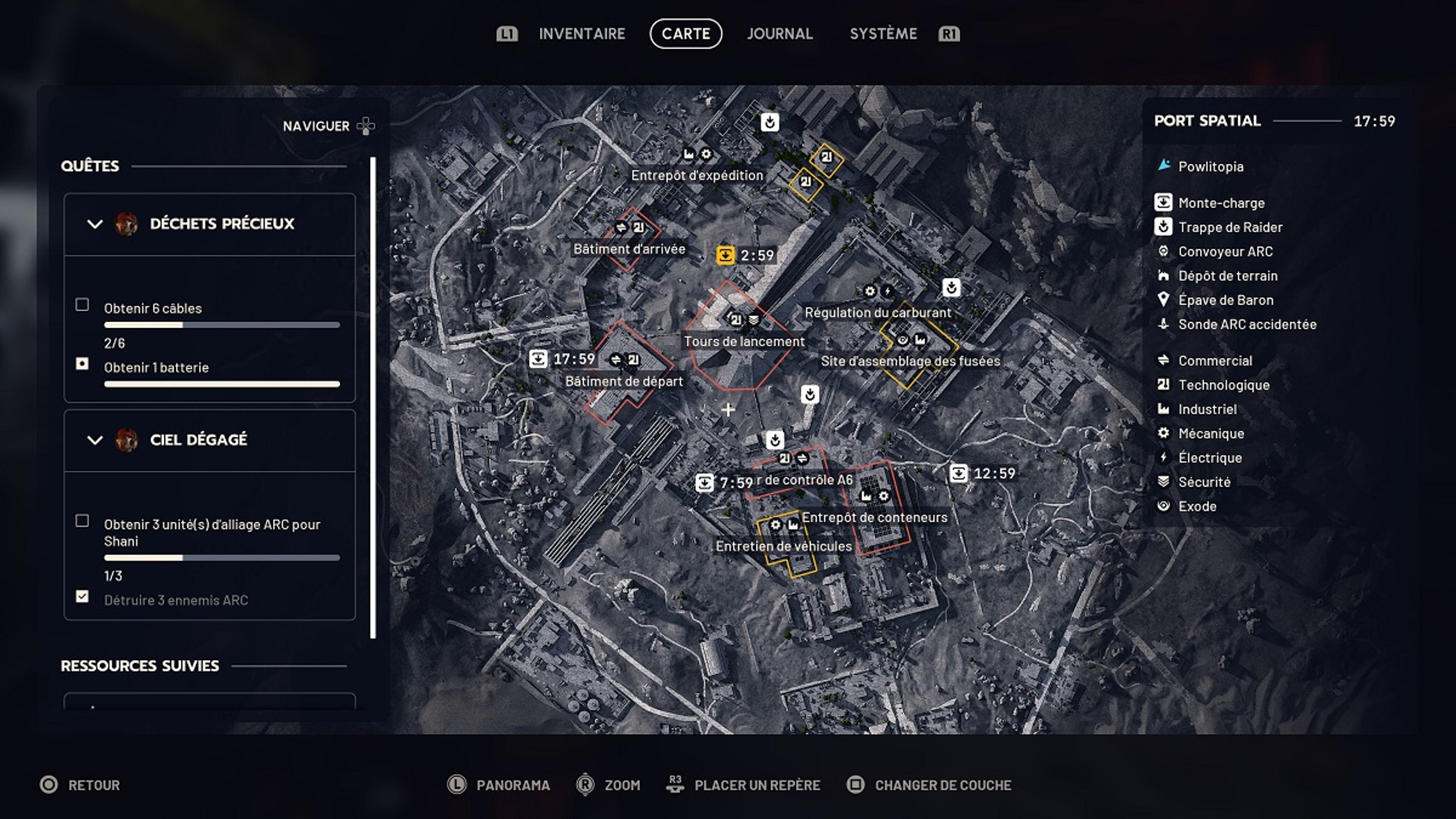Viewport: 1456px width, 819px height.
Task: Click the cables progress bar showing 2/6
Action: (222, 325)
